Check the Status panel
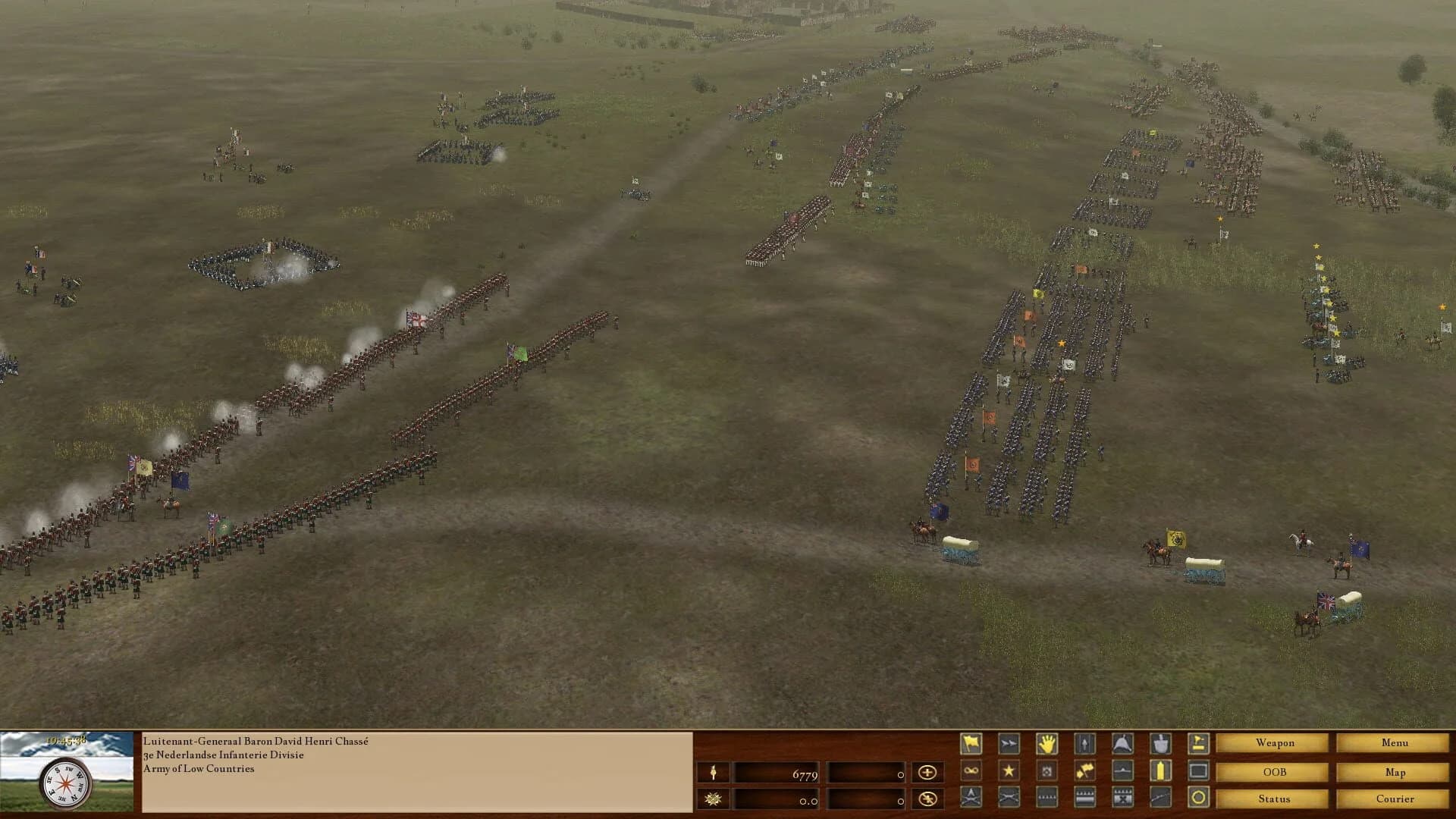1456x819 pixels. 1272,799
